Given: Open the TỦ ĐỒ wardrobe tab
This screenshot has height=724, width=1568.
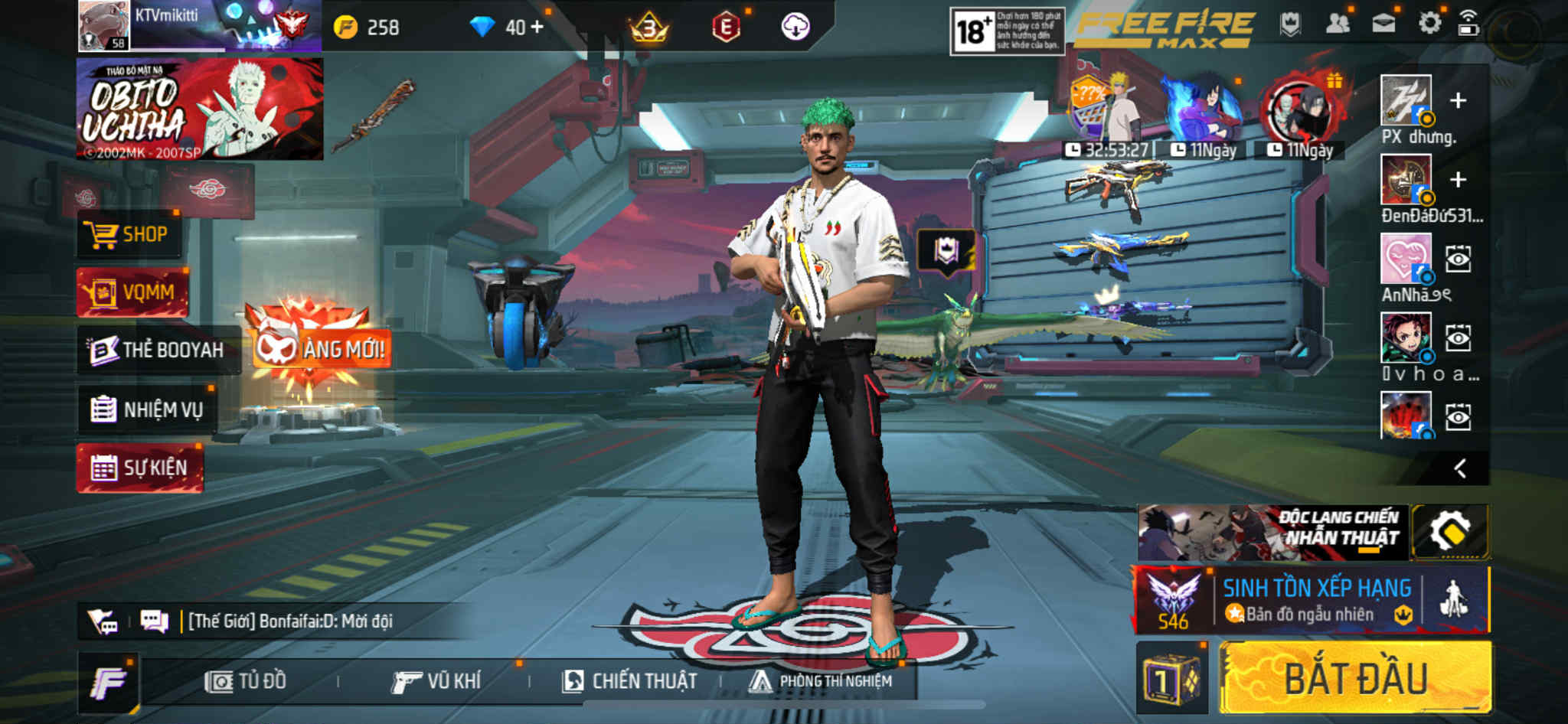Looking at the screenshot, I should 246,680.
